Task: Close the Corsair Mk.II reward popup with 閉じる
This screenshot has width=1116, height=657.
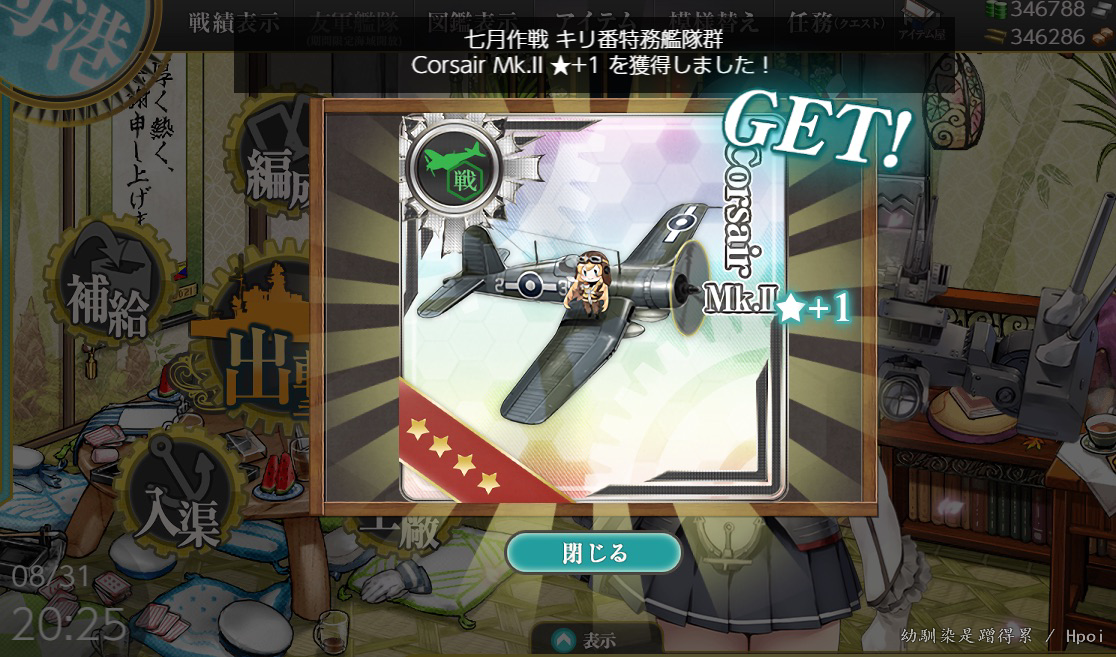Action: click(x=594, y=552)
